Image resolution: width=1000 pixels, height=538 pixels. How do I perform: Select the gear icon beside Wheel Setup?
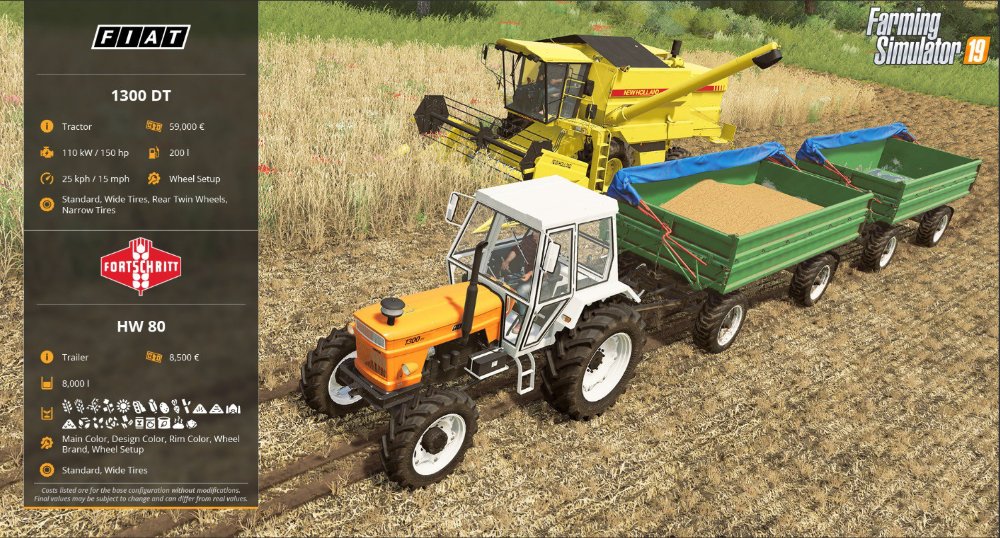(154, 179)
